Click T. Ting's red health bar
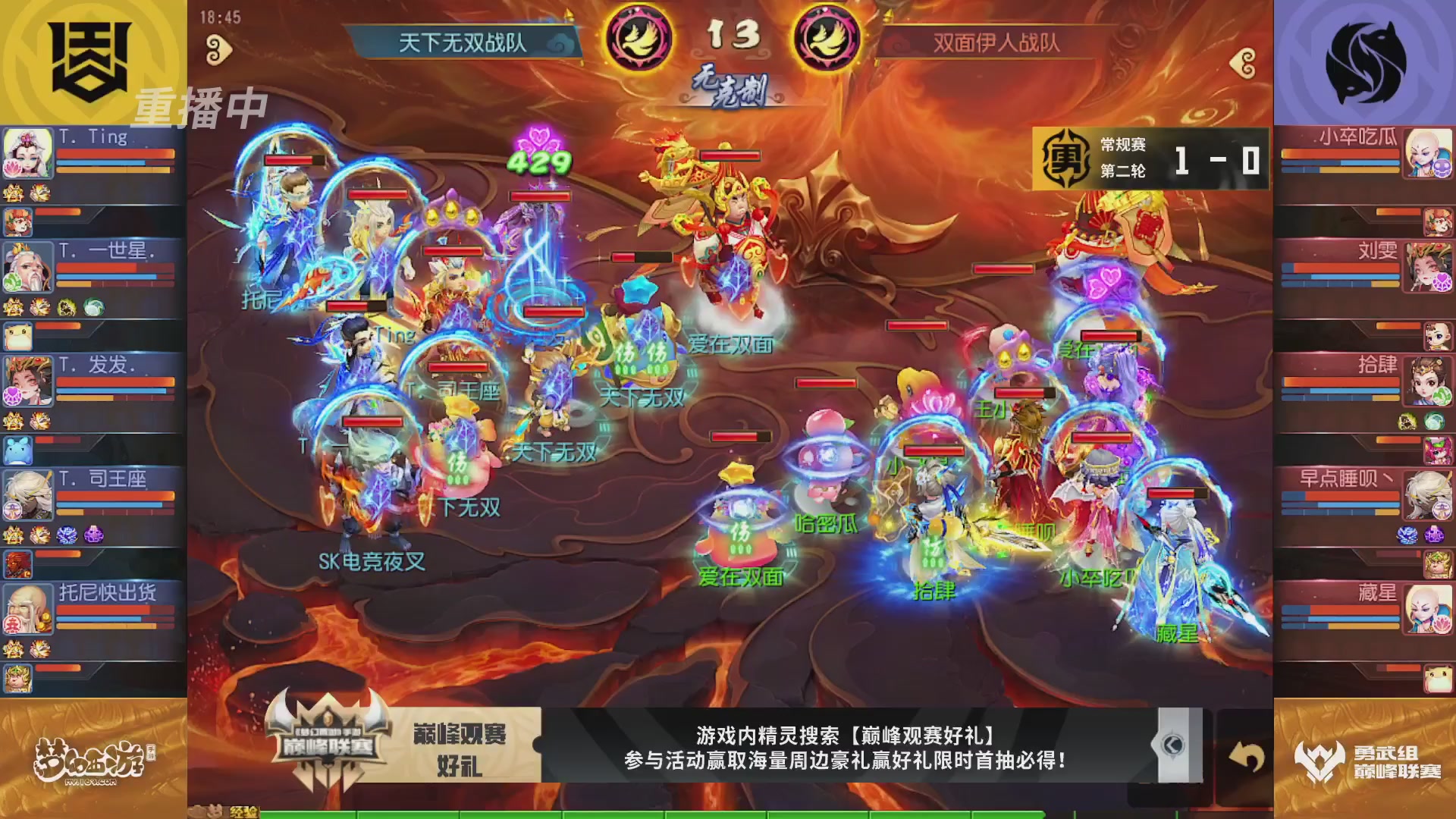Viewport: 1456px width, 819px height. point(114,154)
